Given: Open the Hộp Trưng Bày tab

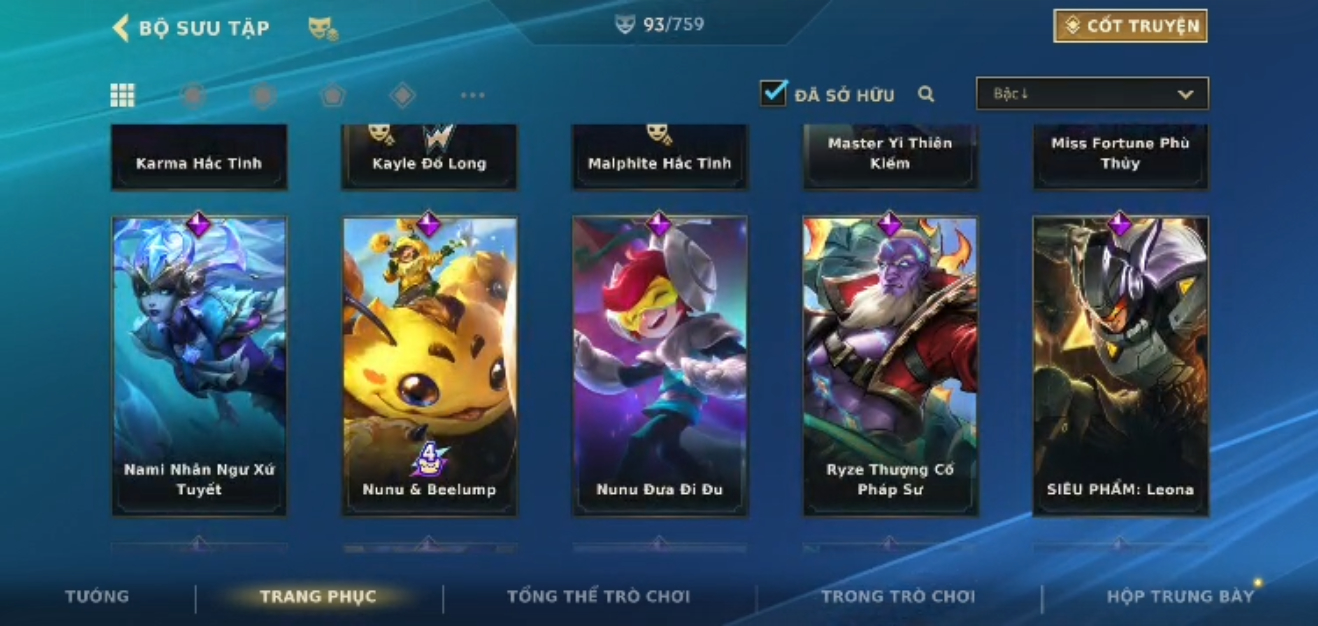Looking at the screenshot, I should [1180, 596].
